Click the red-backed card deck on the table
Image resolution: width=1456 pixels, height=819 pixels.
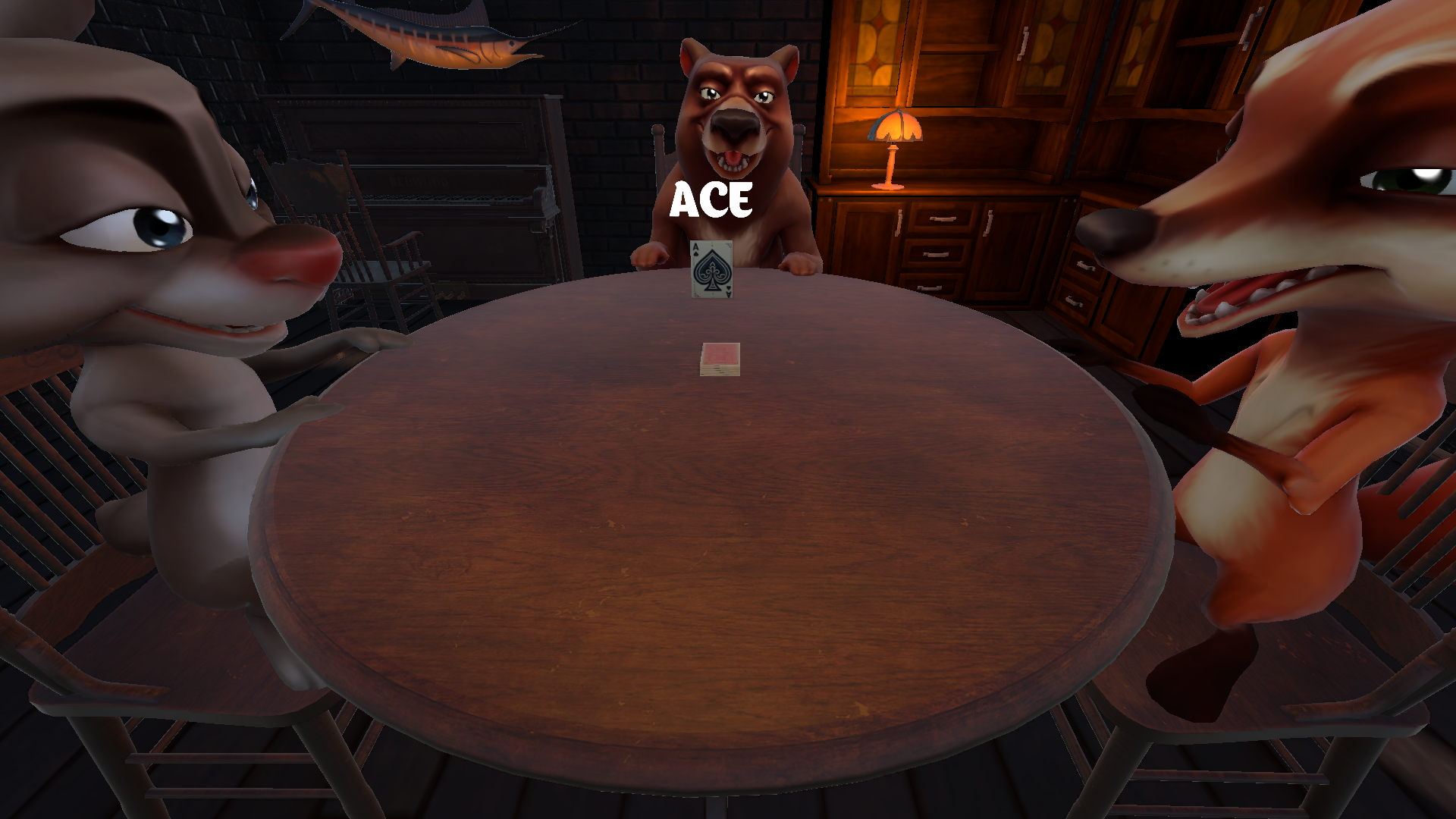pos(720,359)
